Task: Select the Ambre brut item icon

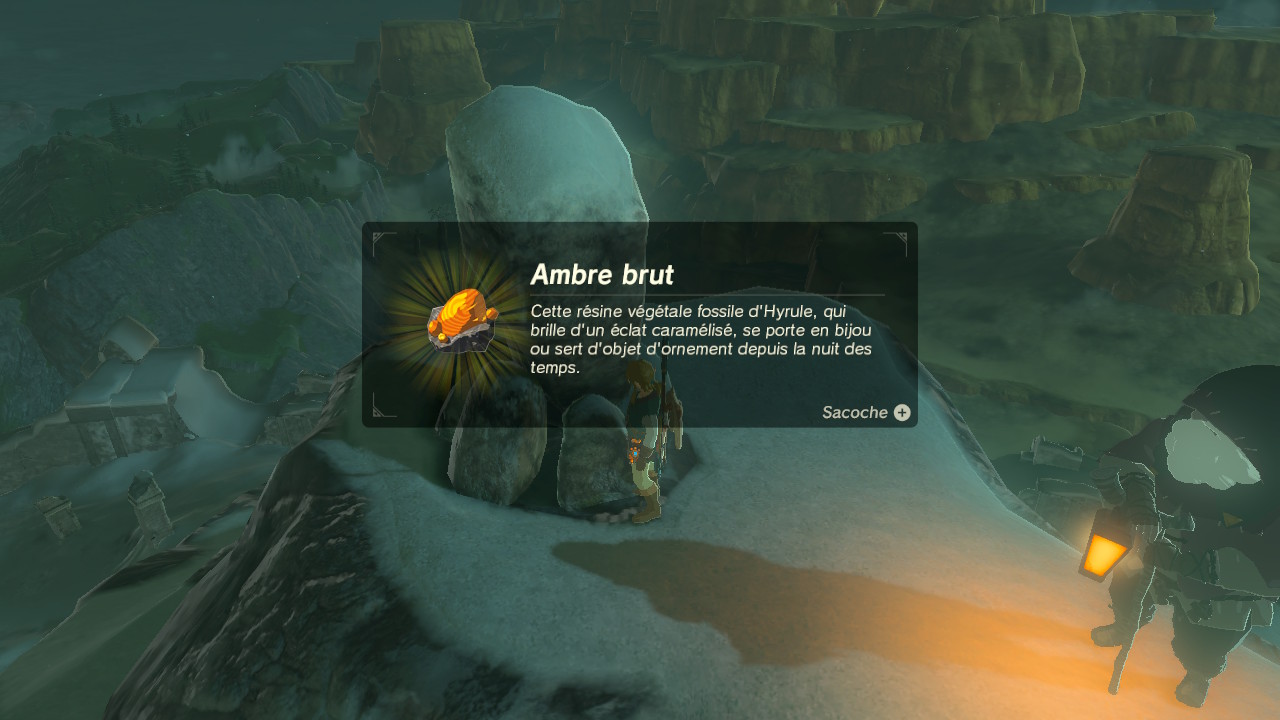Action: 463,321
